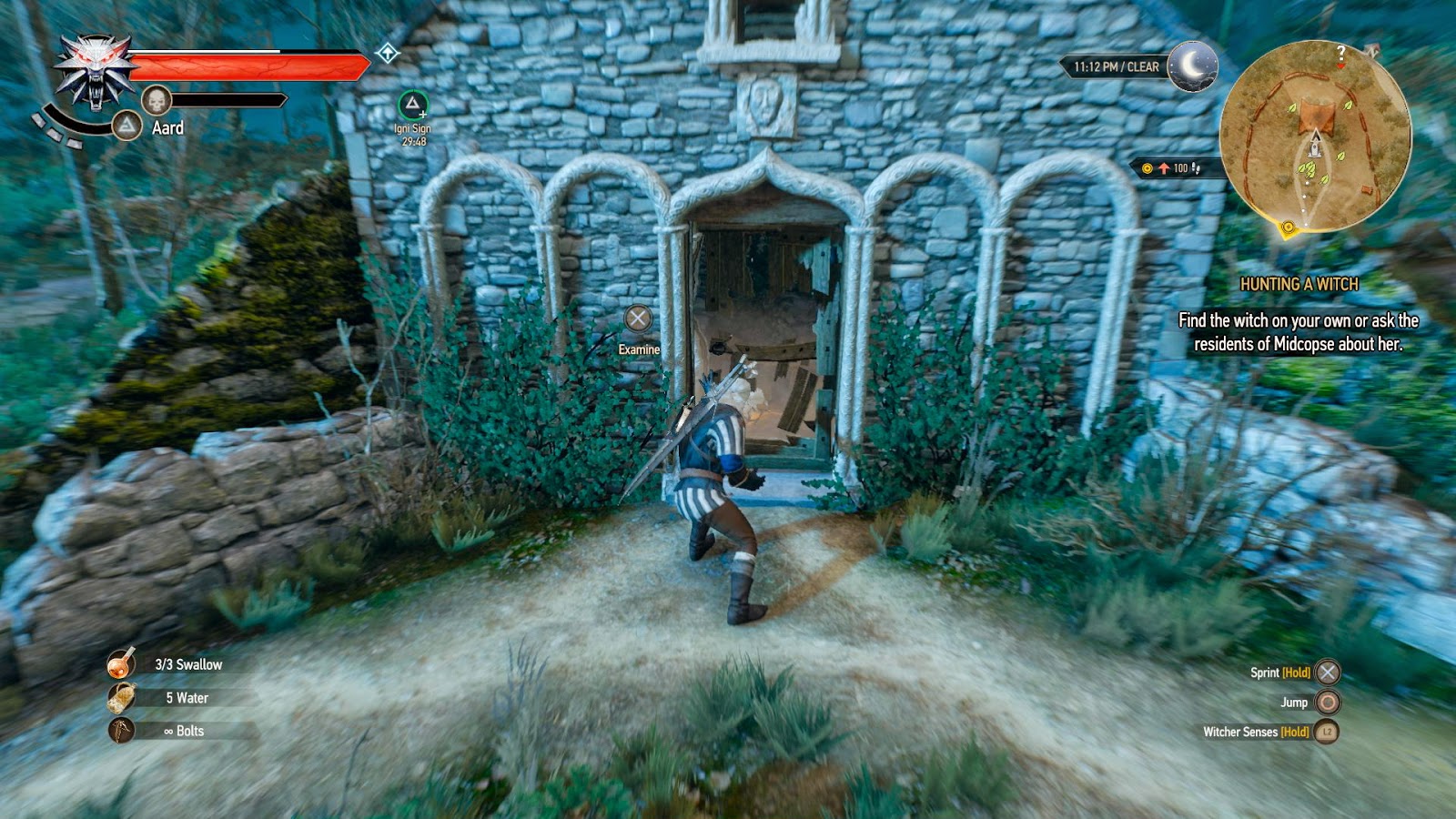Select the Swallow potion quick slot icon
The width and height of the screenshot is (1456, 819).
click(x=121, y=665)
